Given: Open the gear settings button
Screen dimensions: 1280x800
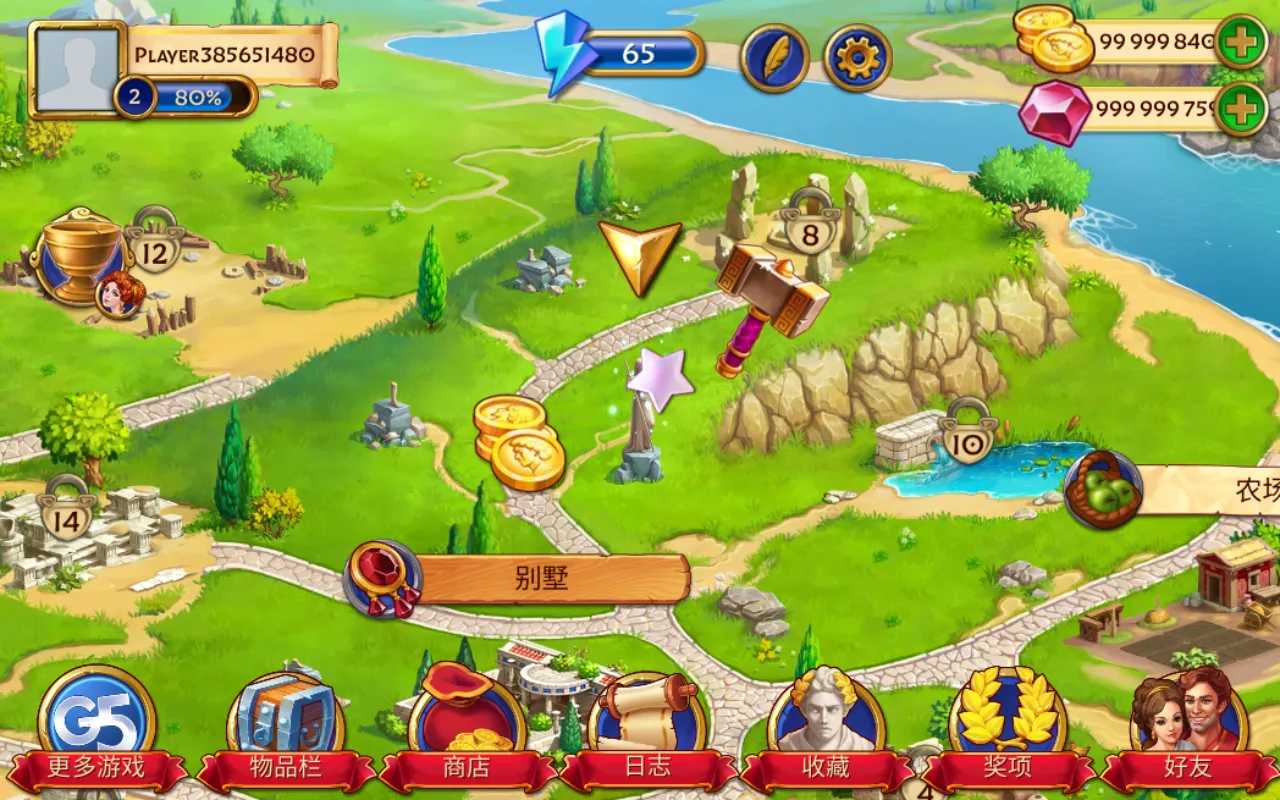Looking at the screenshot, I should (857, 58).
